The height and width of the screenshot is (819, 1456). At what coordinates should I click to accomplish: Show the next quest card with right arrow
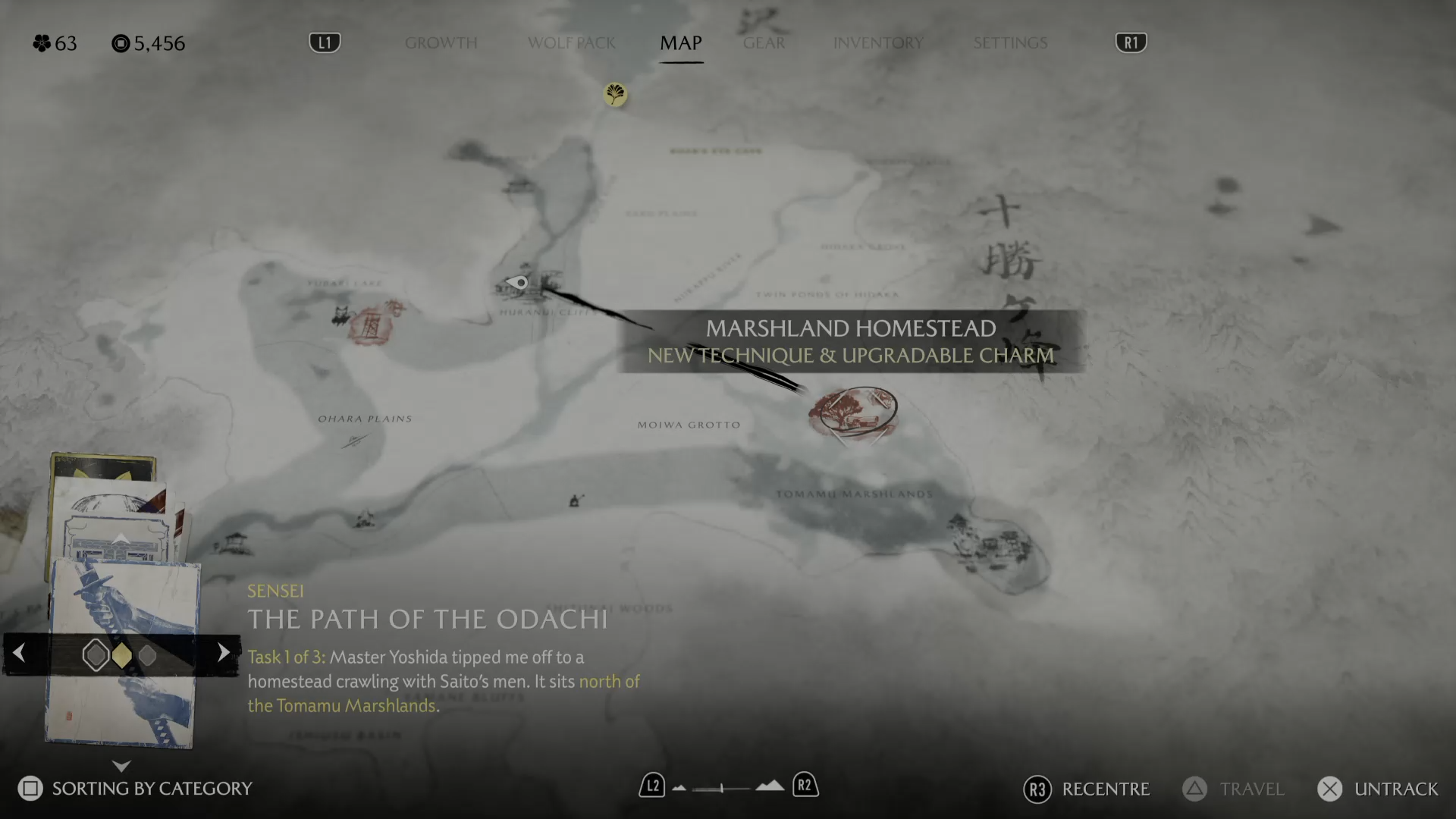coord(223,653)
